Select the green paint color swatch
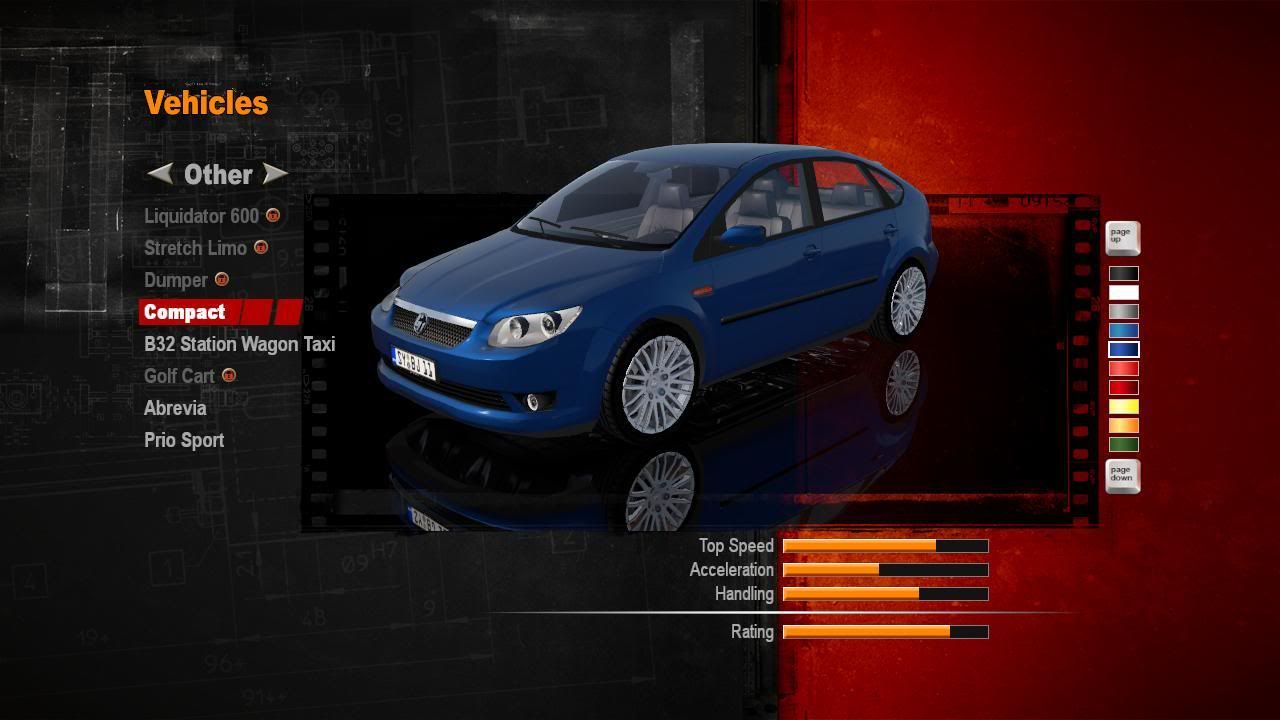The height and width of the screenshot is (720, 1280). pos(1123,445)
